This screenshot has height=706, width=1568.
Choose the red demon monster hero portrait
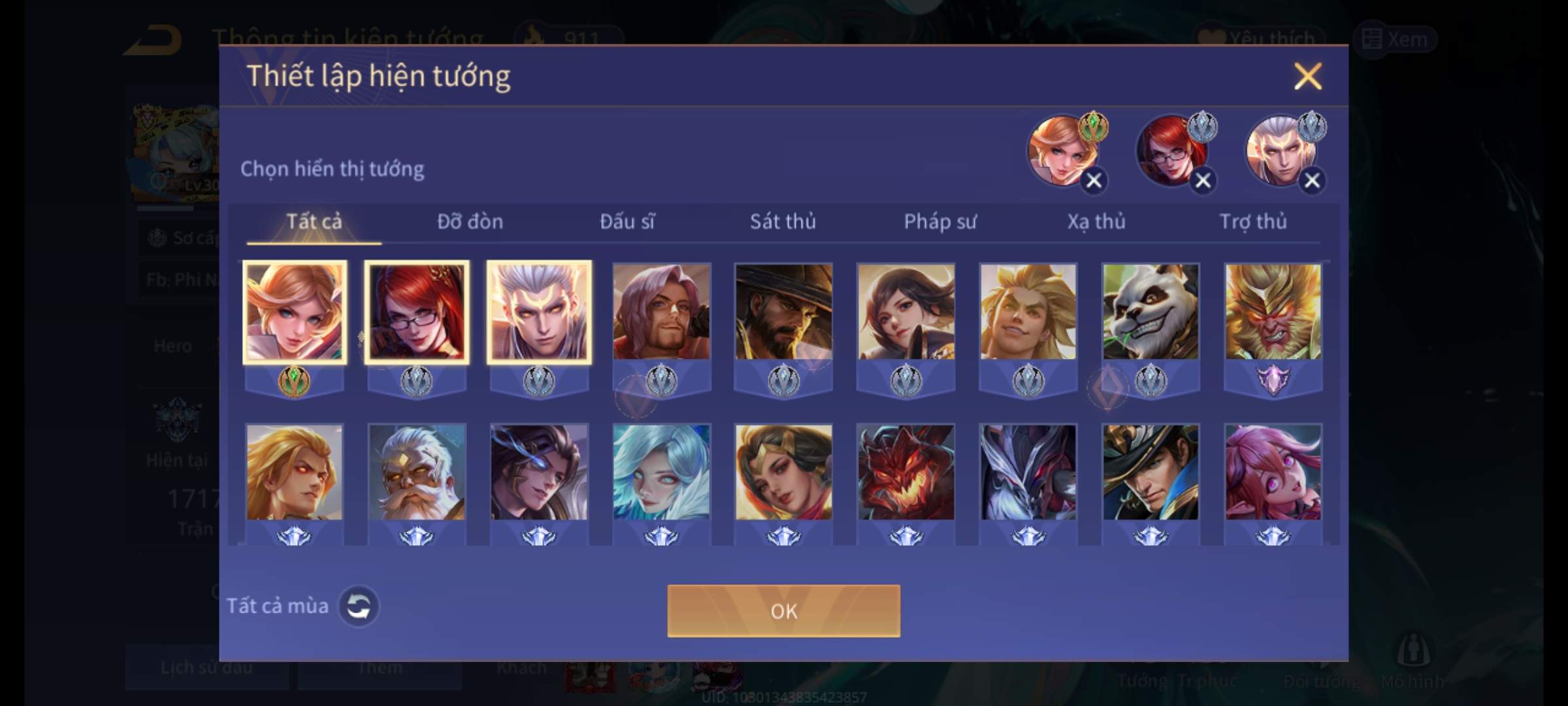tap(906, 472)
